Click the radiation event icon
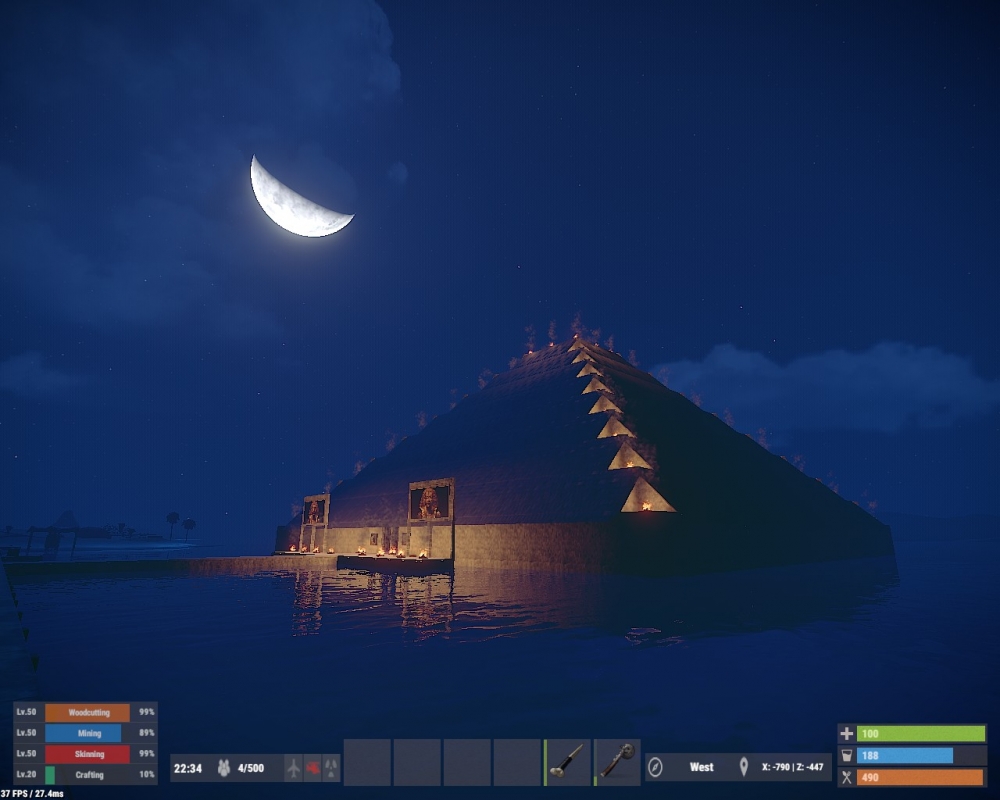Viewport: 1000px width, 800px height. (x=331, y=768)
